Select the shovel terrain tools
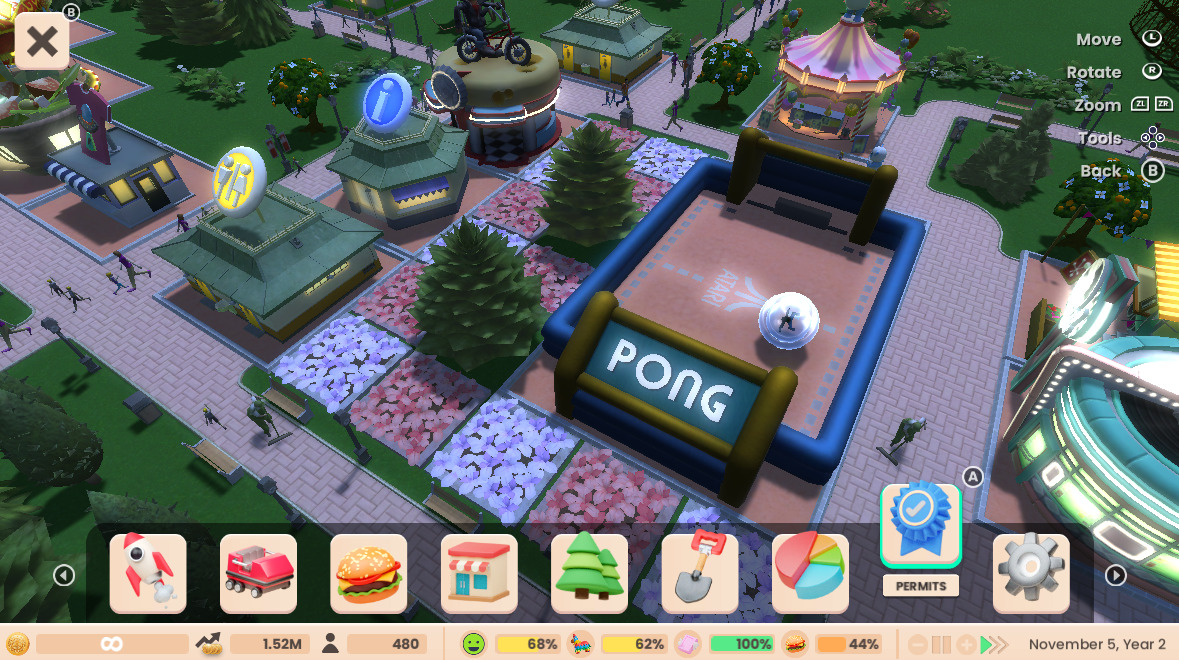The width and height of the screenshot is (1179, 660). [700, 573]
